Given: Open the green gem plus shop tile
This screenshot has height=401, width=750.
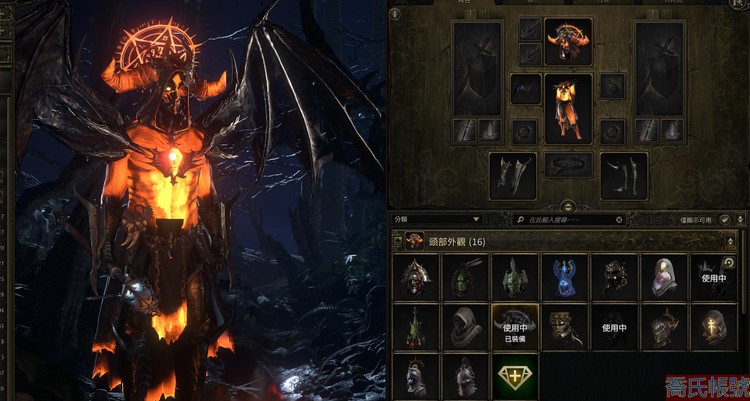Looking at the screenshot, I should 514,376.
